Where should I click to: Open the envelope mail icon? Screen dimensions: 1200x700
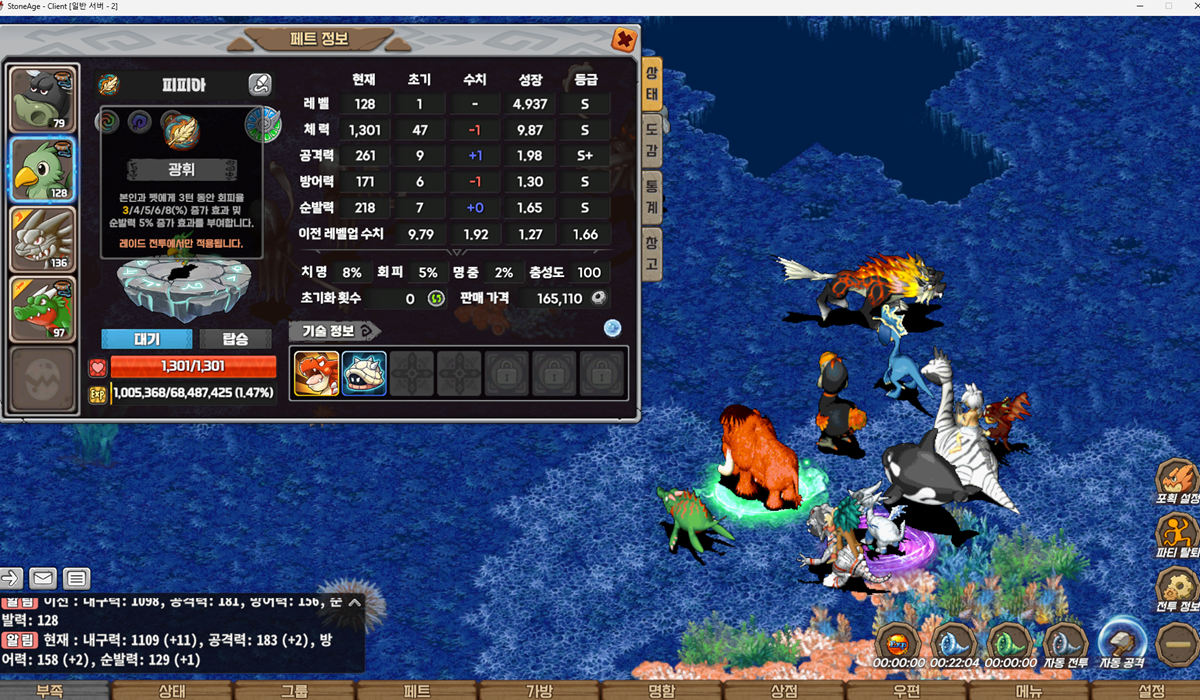[x=42, y=578]
